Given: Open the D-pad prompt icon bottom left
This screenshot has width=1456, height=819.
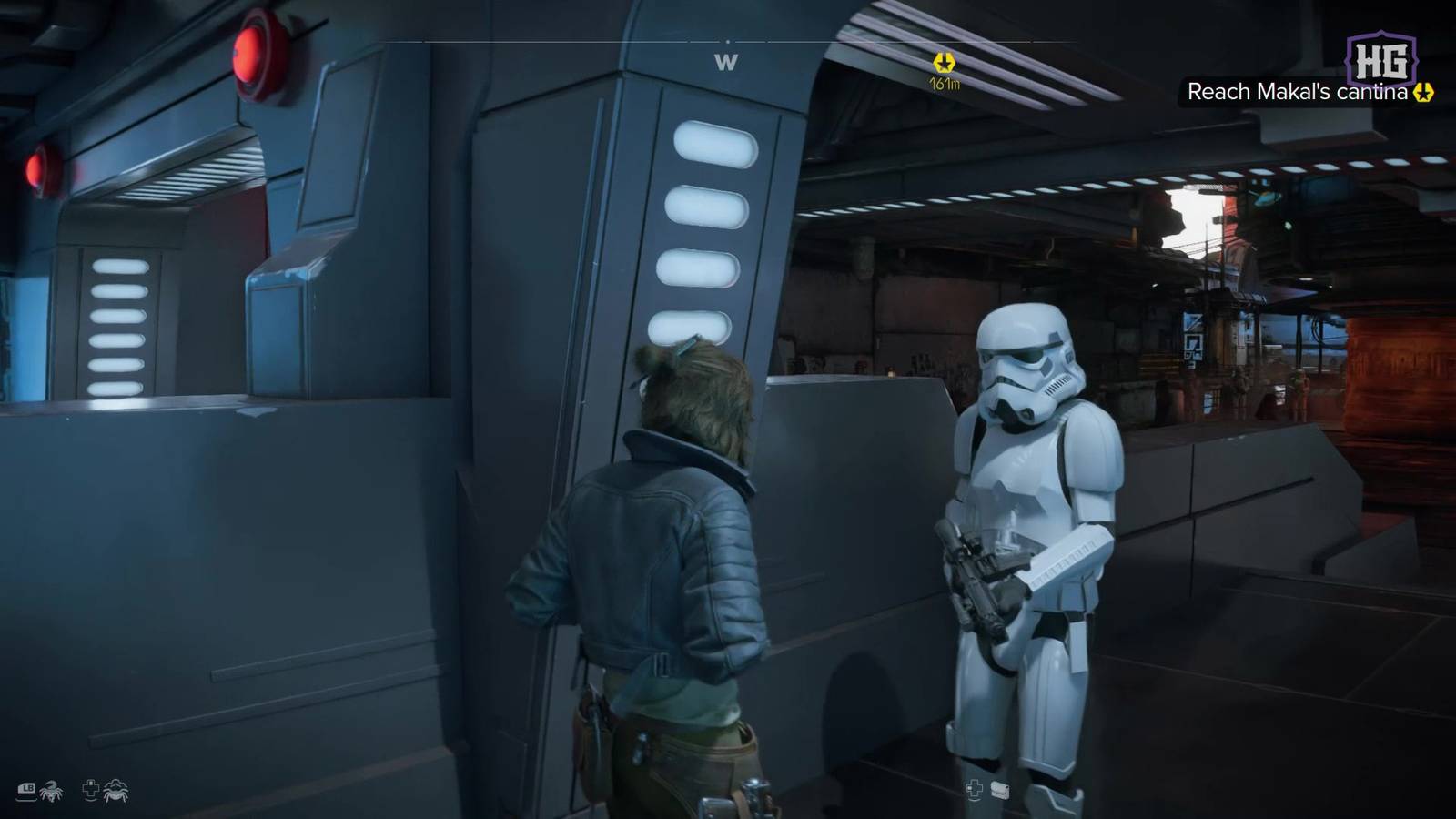Looking at the screenshot, I should pyautogui.click(x=91, y=790).
